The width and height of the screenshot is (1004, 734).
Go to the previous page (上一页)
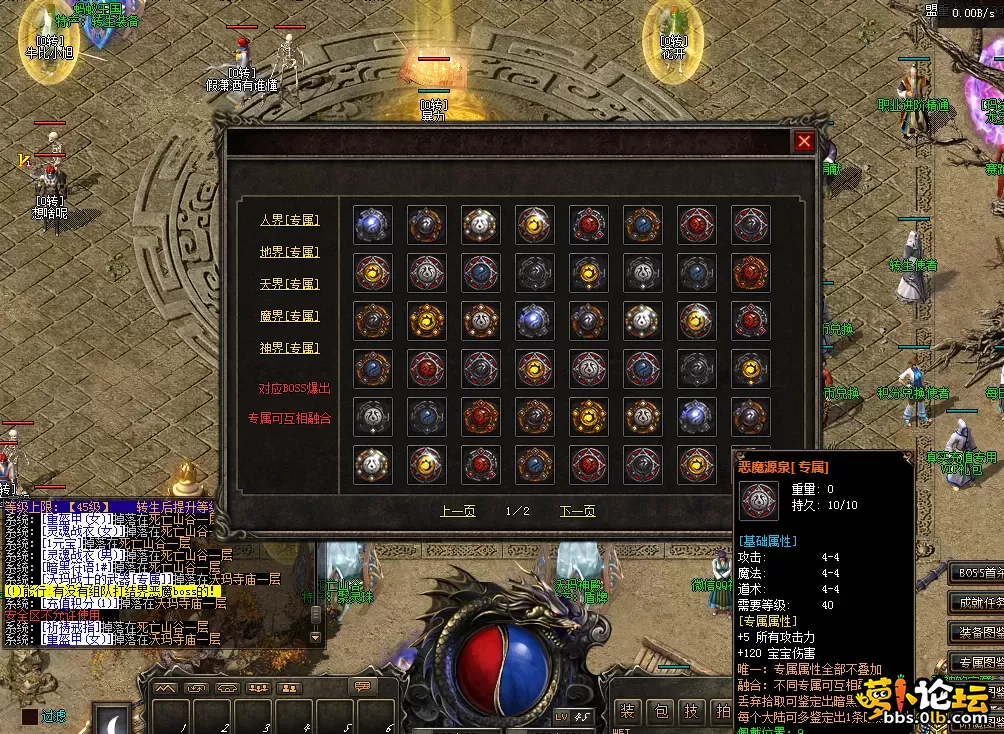point(458,511)
